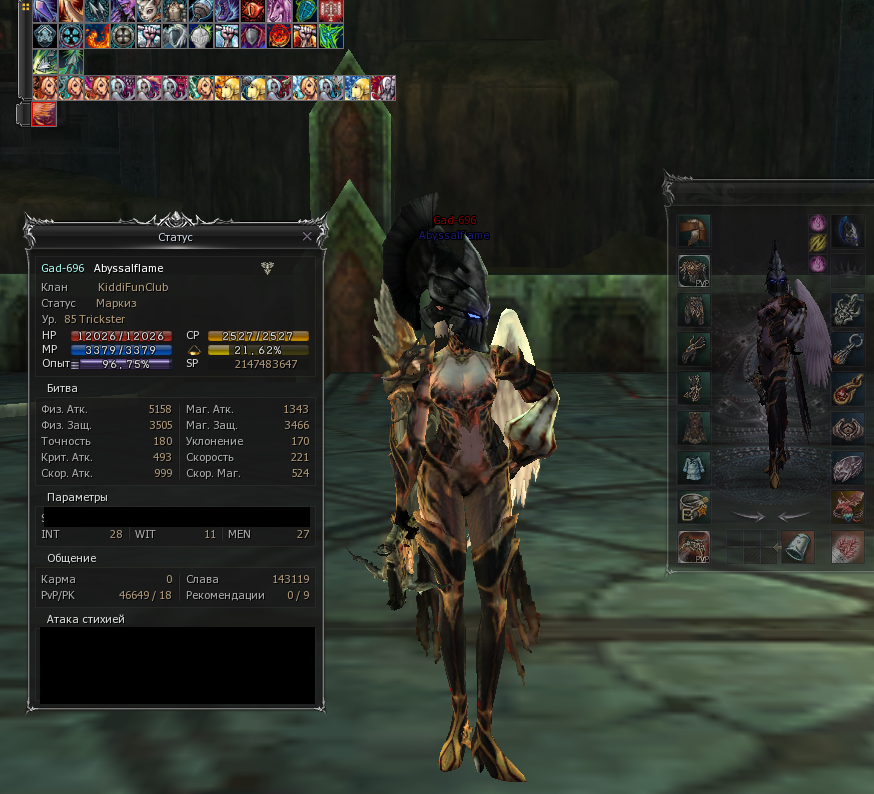Image resolution: width=874 pixels, height=794 pixels.
Task: Click the equipped leg armor slot
Action: (x=693, y=310)
